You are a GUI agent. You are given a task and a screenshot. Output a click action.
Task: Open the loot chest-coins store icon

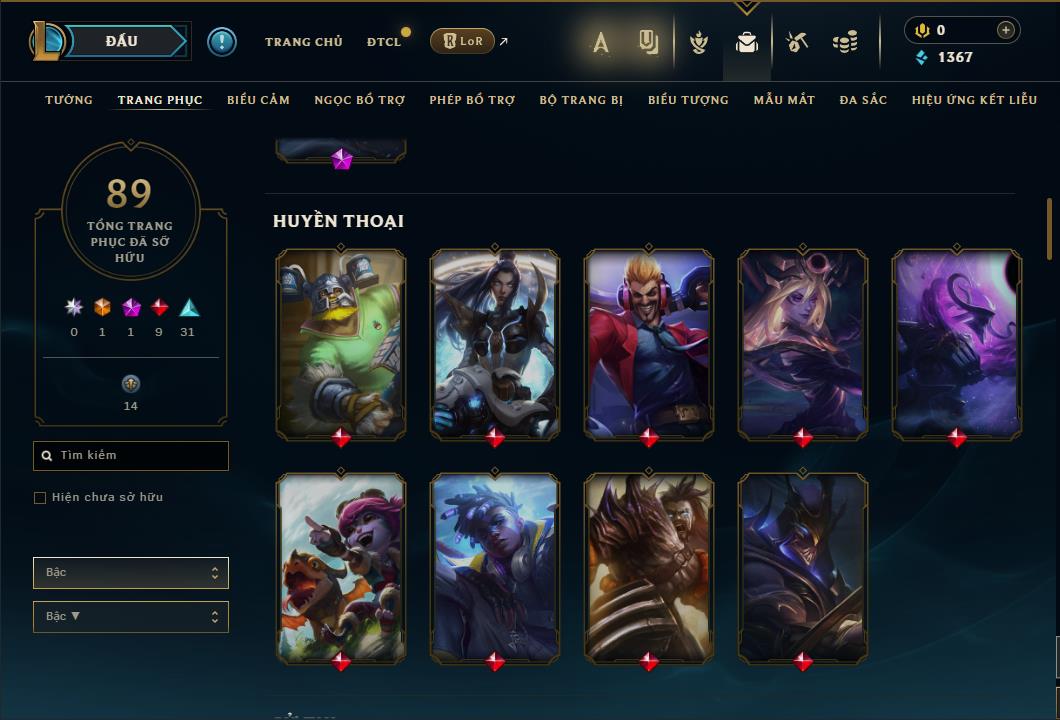(845, 42)
